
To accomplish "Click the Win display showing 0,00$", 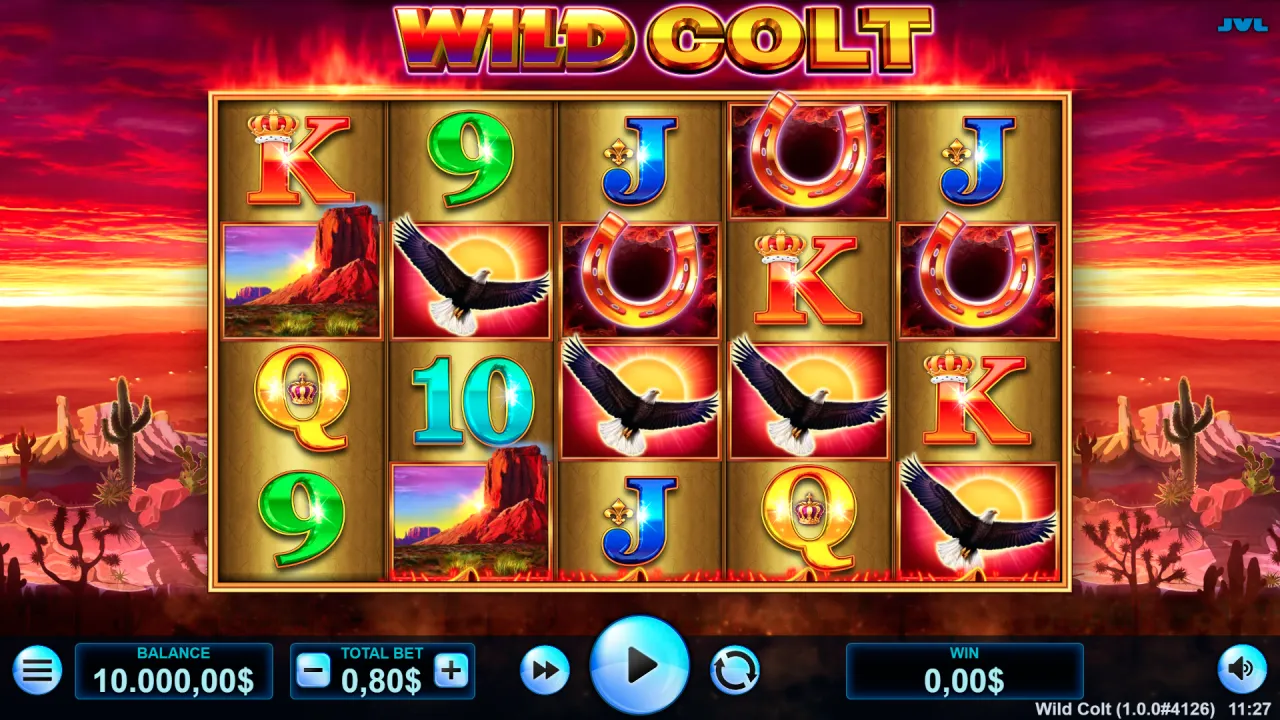I will (963, 679).
